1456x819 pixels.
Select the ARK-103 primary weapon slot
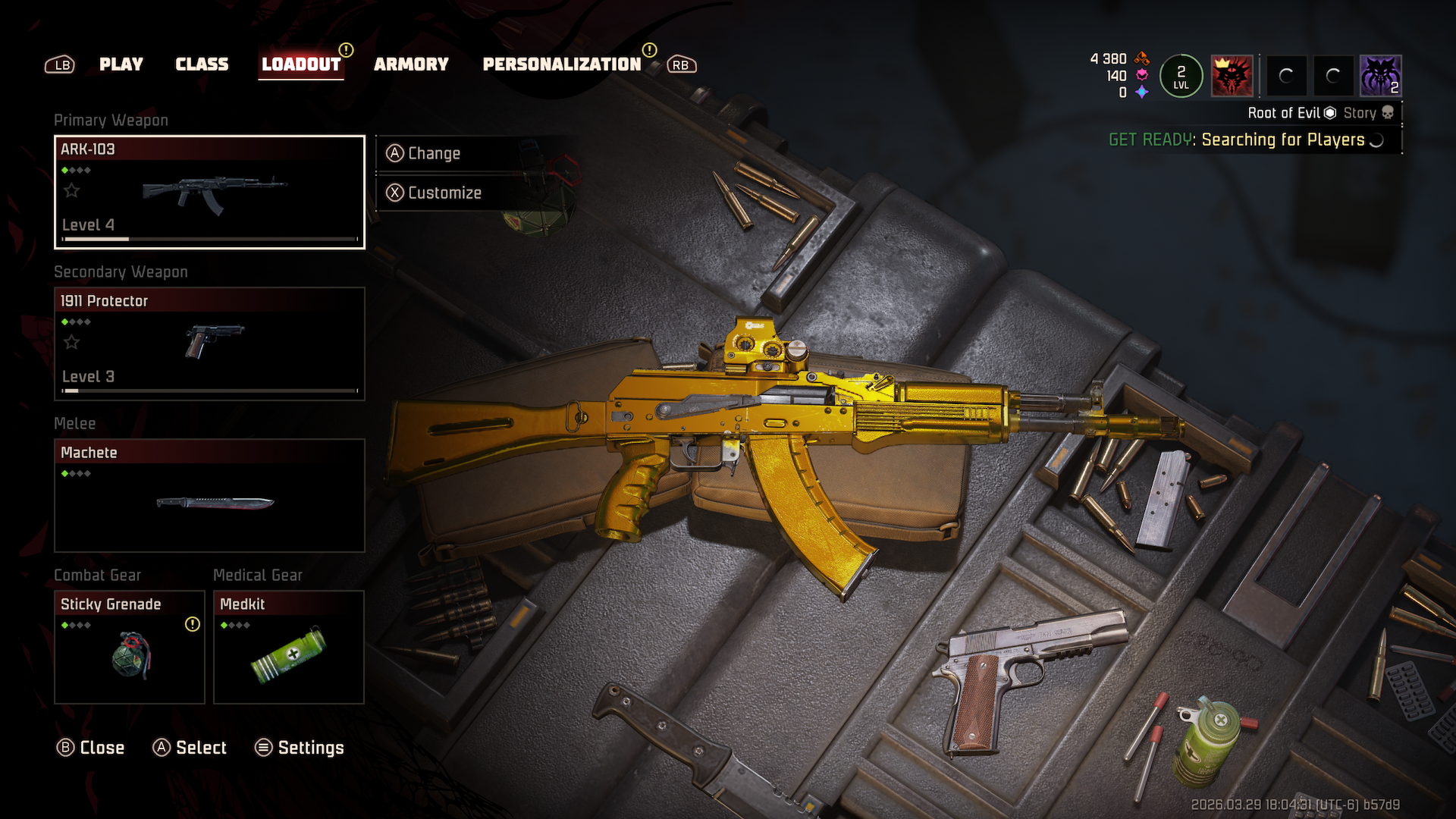(209, 192)
